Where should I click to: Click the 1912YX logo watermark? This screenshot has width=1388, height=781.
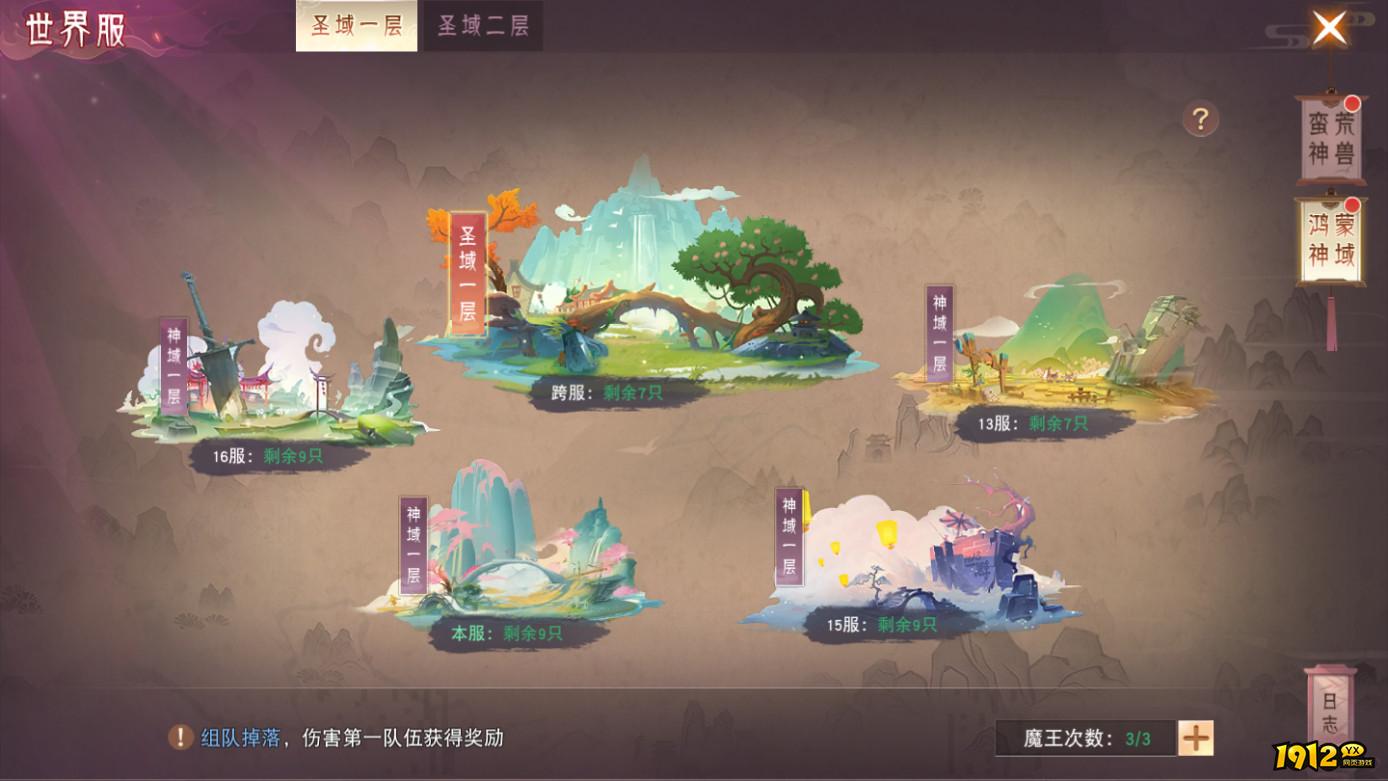(x=1320, y=755)
